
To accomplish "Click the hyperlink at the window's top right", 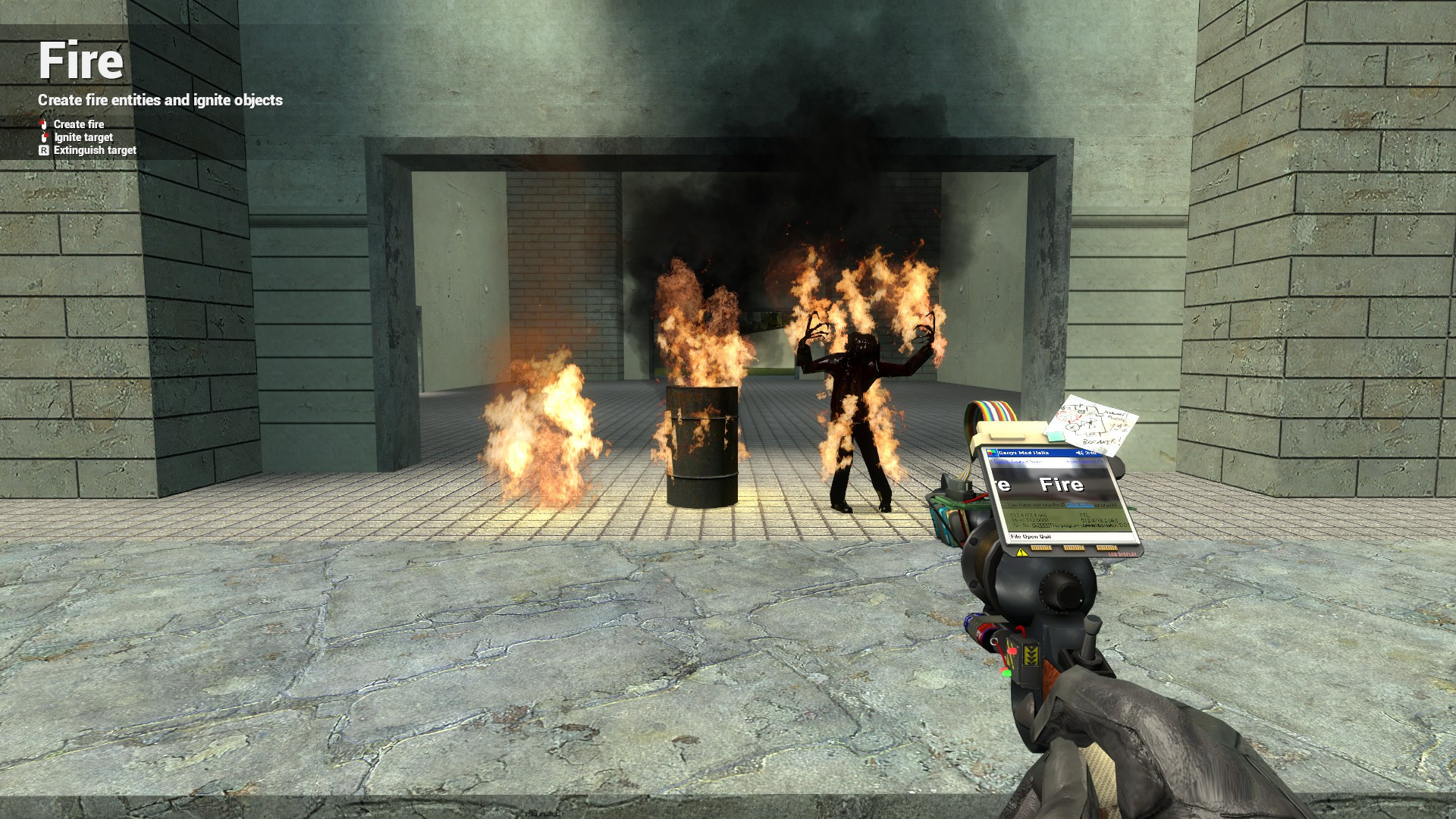I will 1084,461.
